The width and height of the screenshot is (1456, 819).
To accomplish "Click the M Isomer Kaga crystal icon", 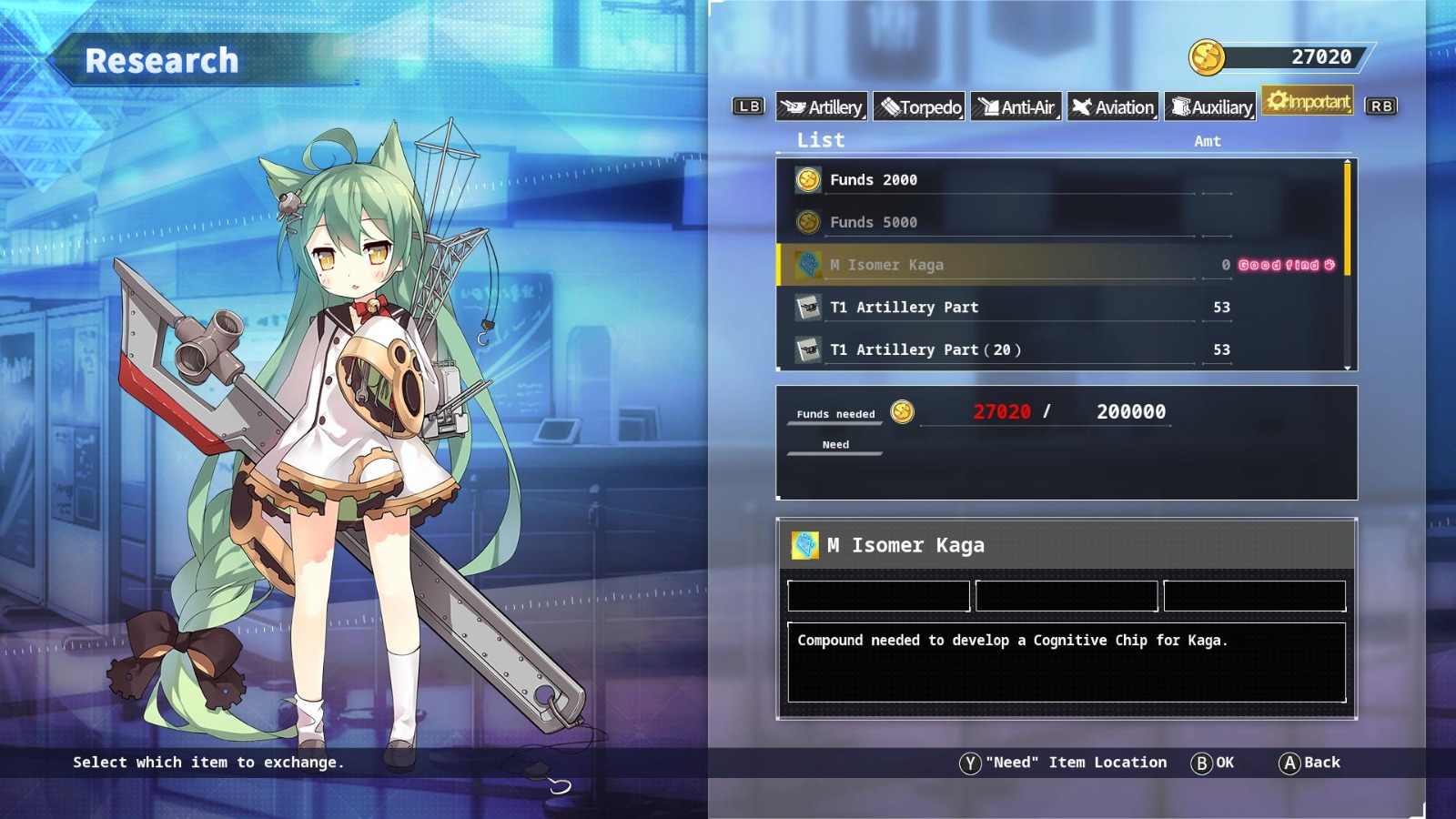I will pos(808,265).
